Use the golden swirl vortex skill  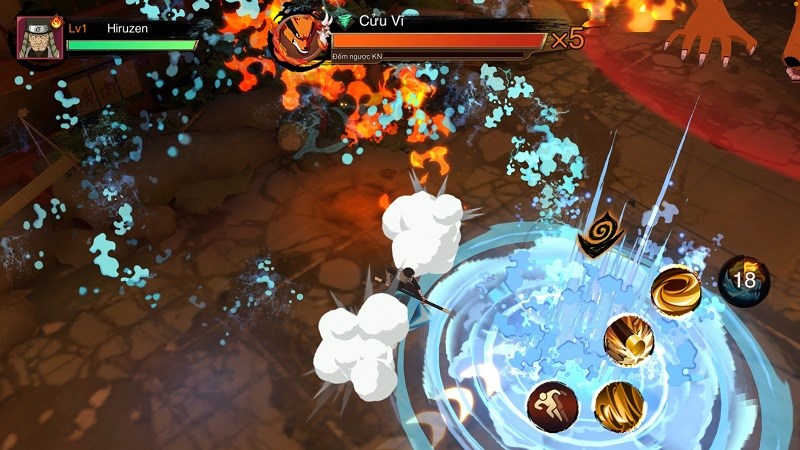coord(675,291)
